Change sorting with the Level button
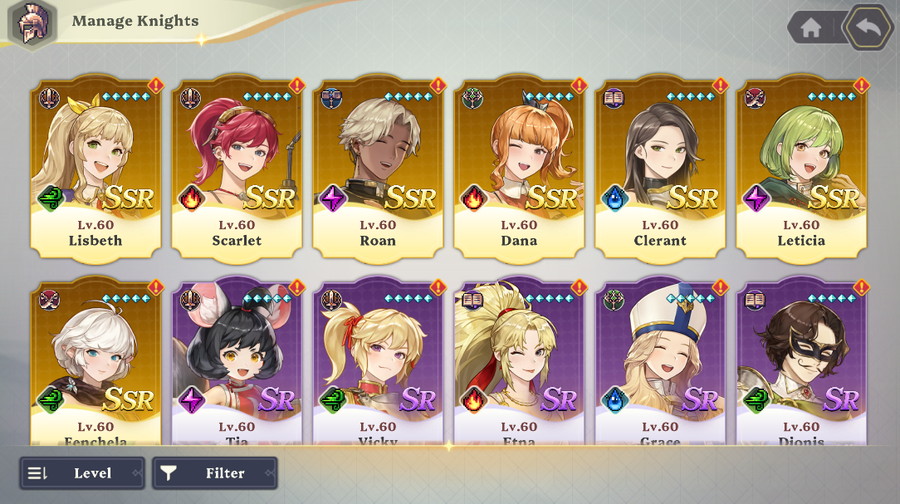Image resolution: width=900 pixels, height=504 pixels. tap(82, 473)
